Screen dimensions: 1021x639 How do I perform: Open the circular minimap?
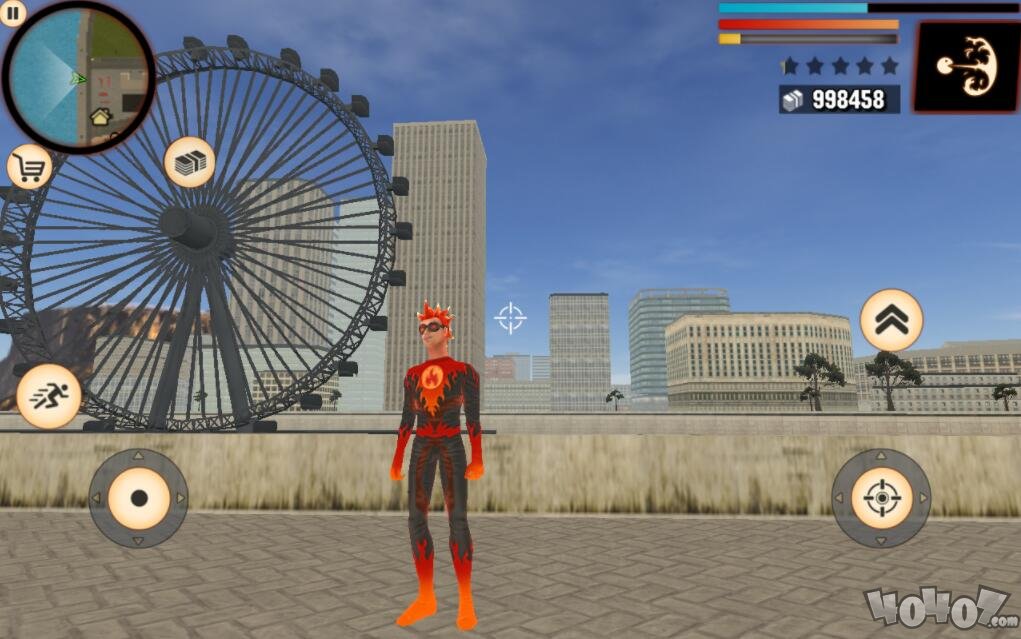coord(79,77)
